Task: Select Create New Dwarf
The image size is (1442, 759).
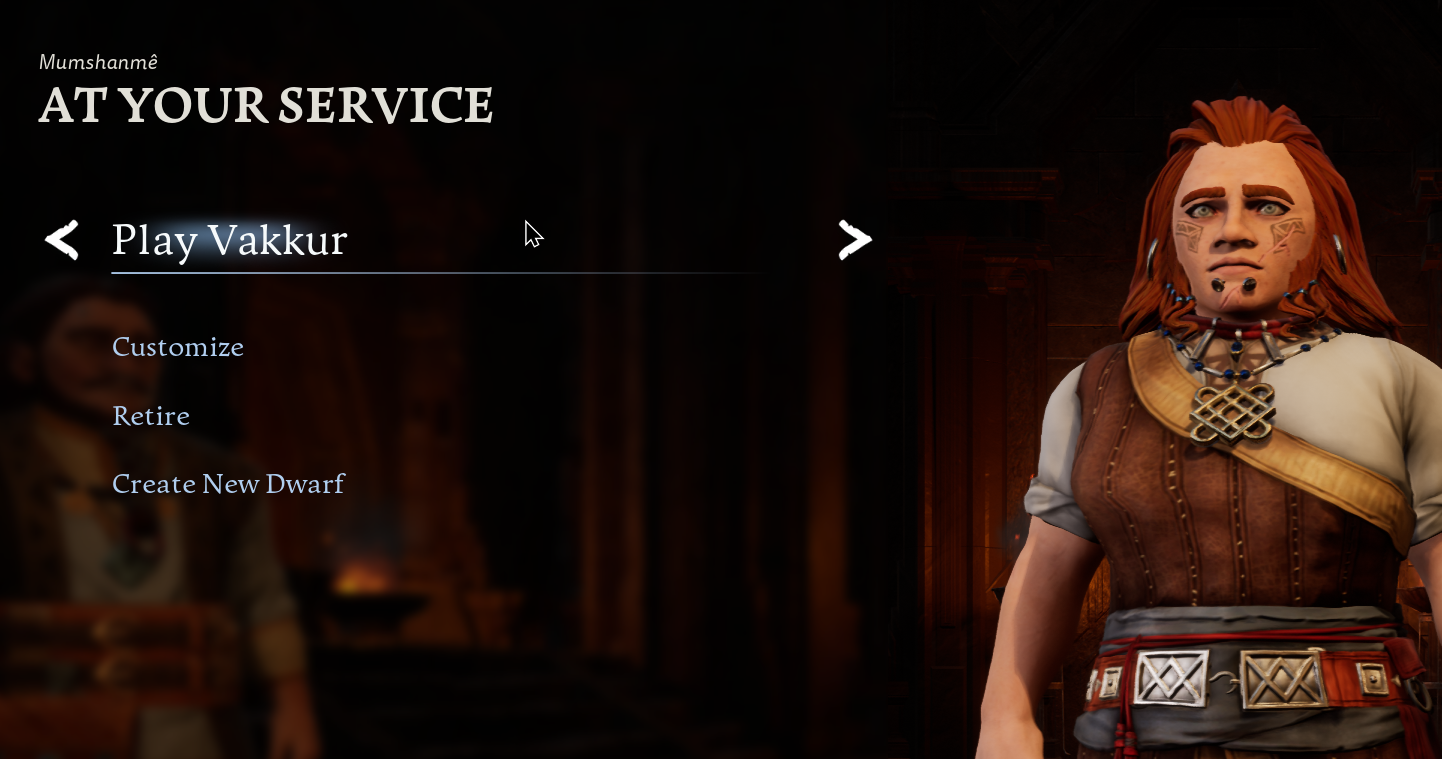Action: pyautogui.click(x=228, y=484)
